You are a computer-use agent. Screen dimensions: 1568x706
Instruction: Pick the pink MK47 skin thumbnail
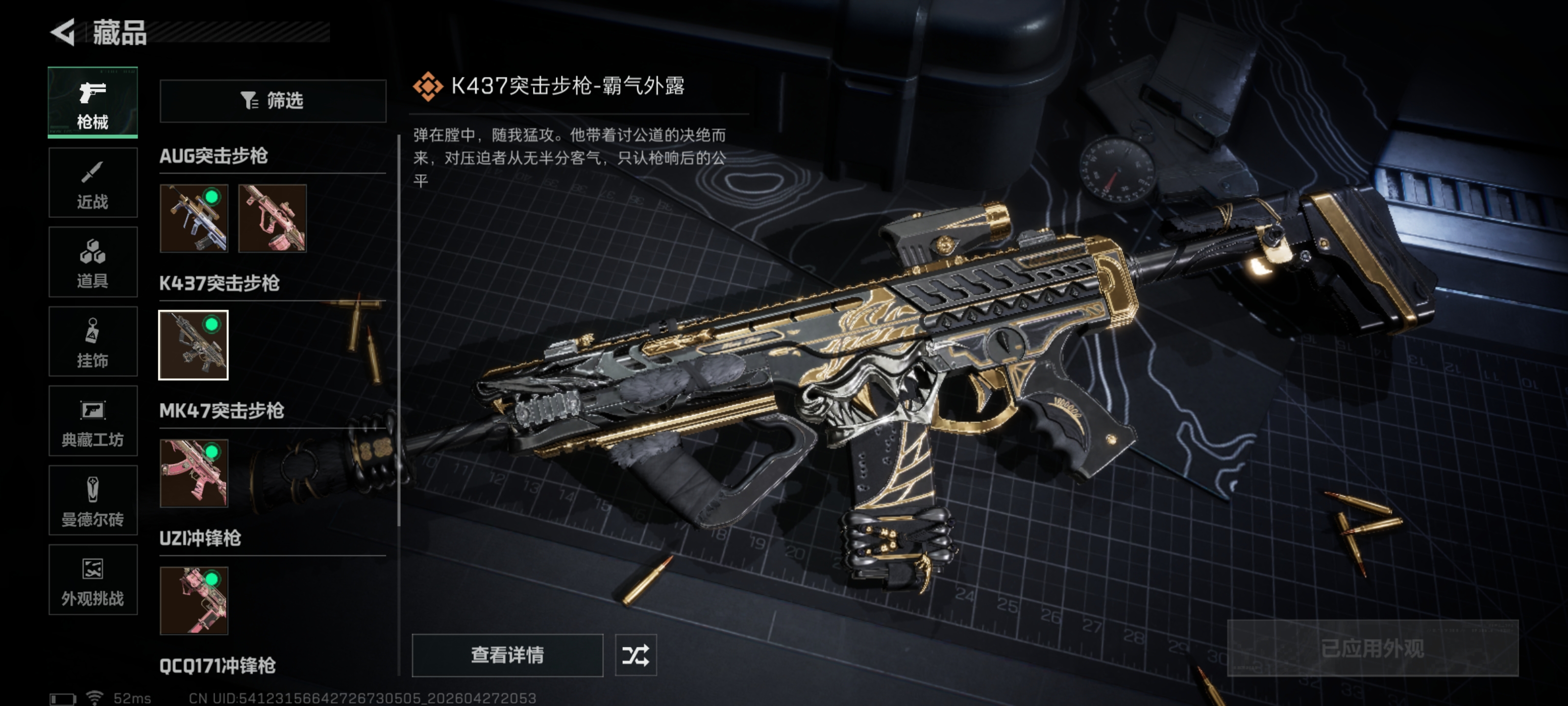point(194,473)
